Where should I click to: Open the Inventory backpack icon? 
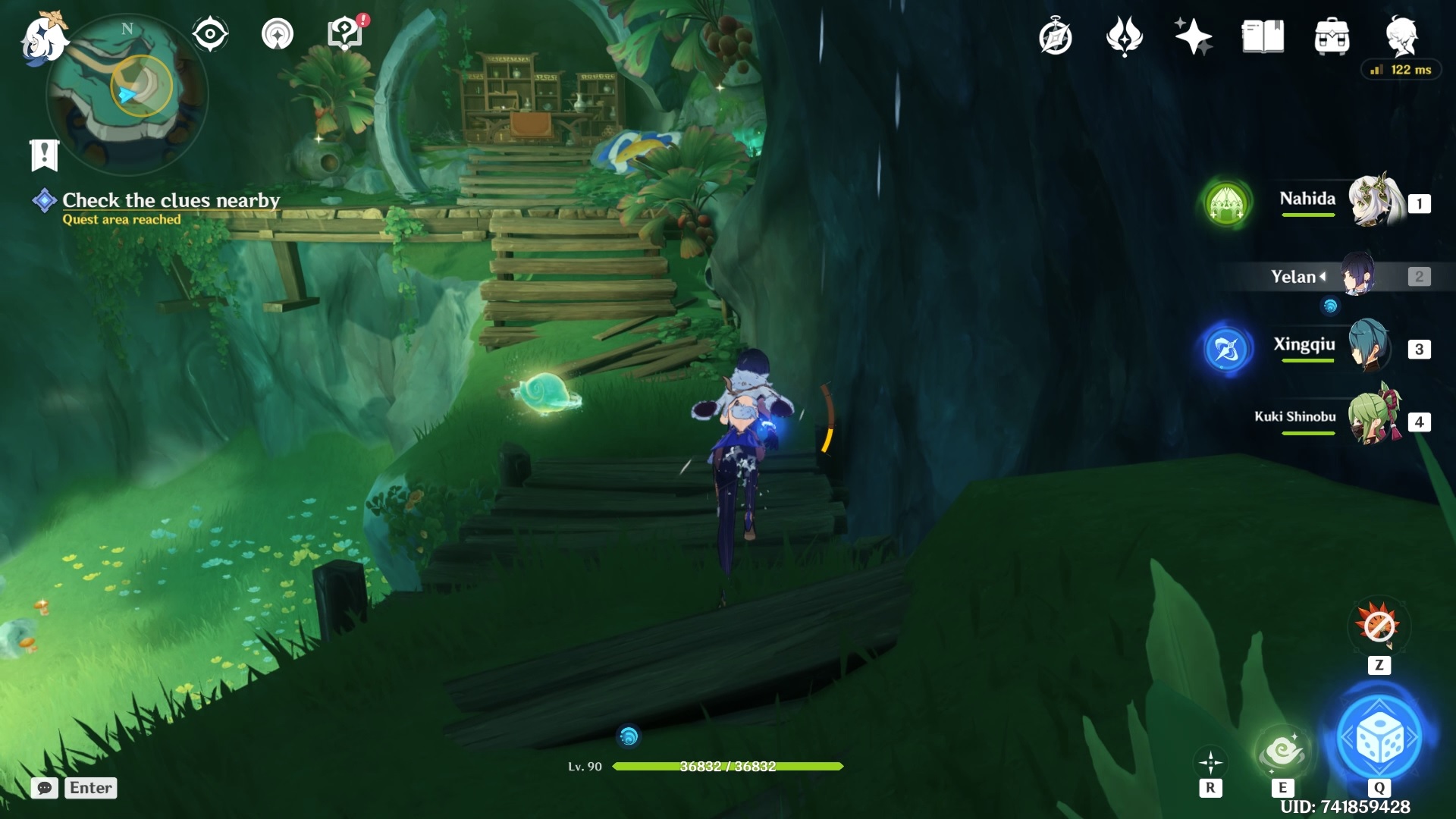pos(1333,36)
